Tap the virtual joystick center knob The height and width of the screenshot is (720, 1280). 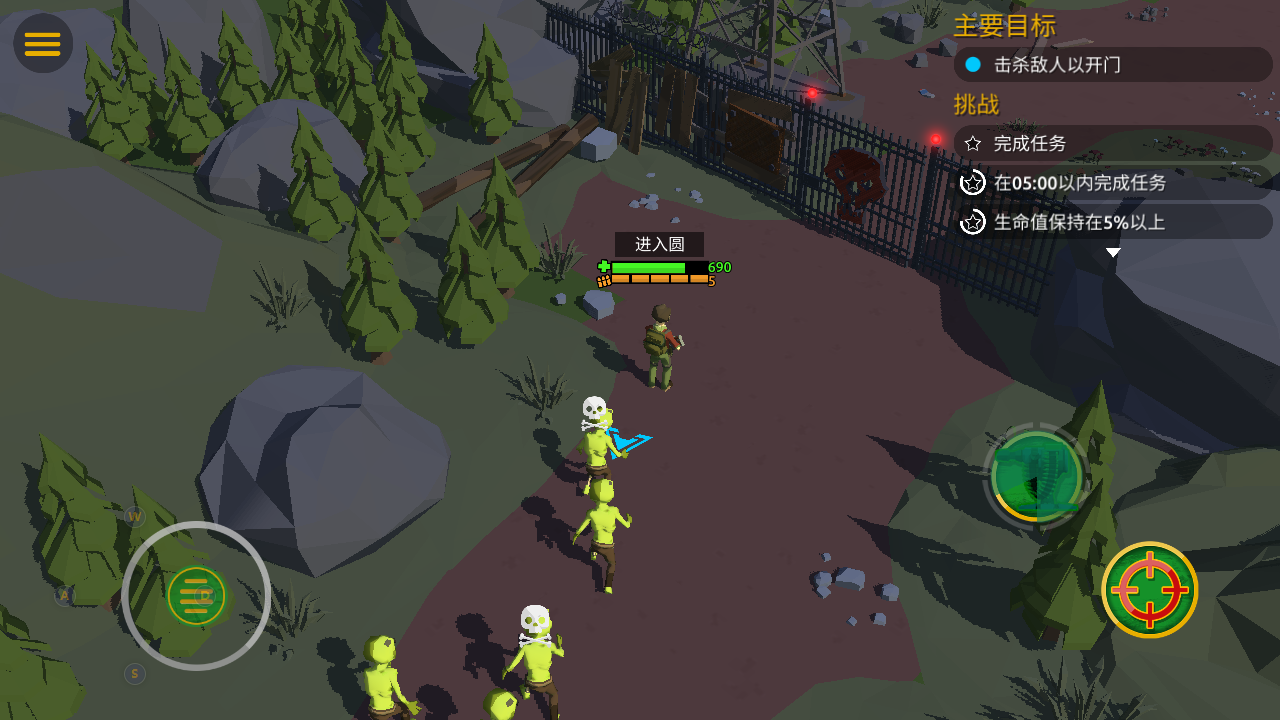tap(196, 596)
